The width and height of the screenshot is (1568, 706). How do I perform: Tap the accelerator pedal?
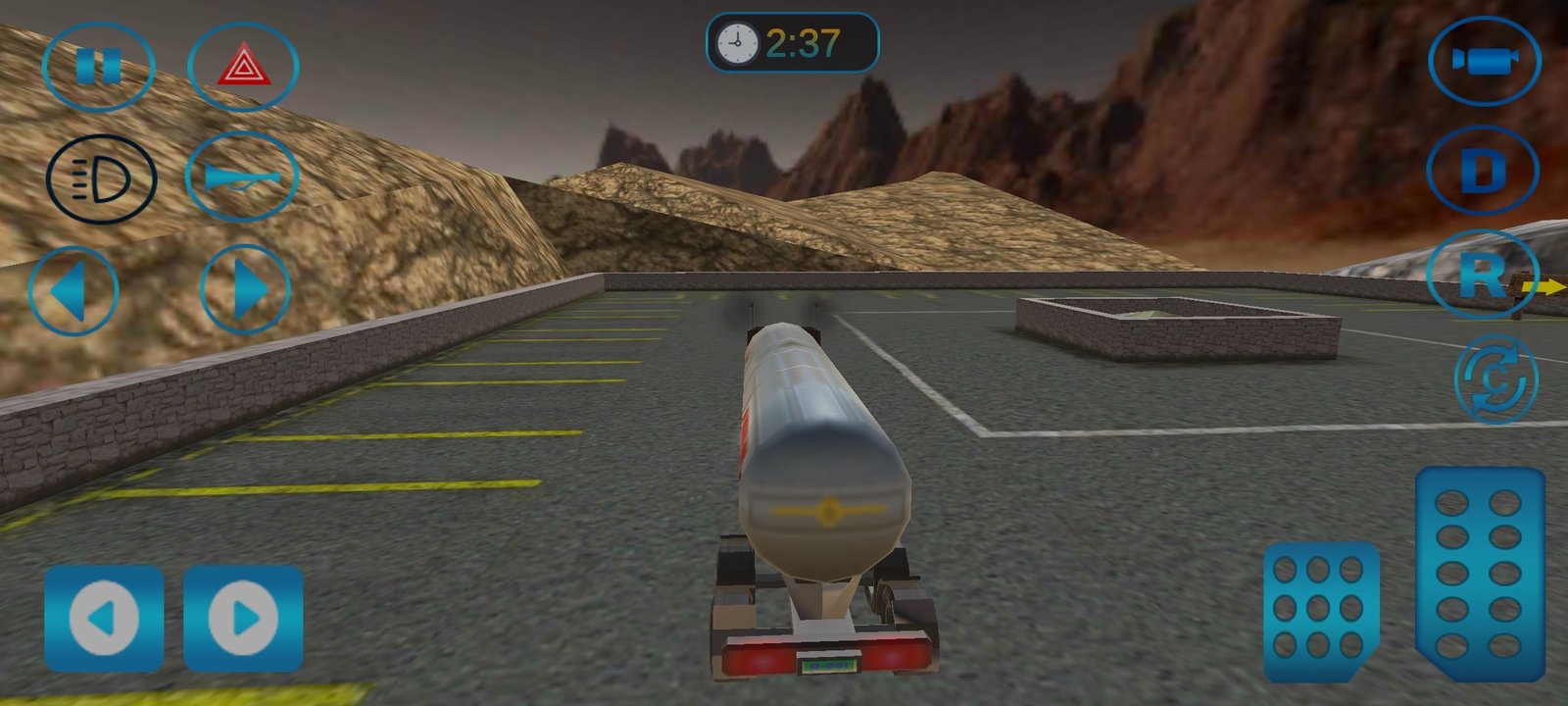[x=1480, y=573]
